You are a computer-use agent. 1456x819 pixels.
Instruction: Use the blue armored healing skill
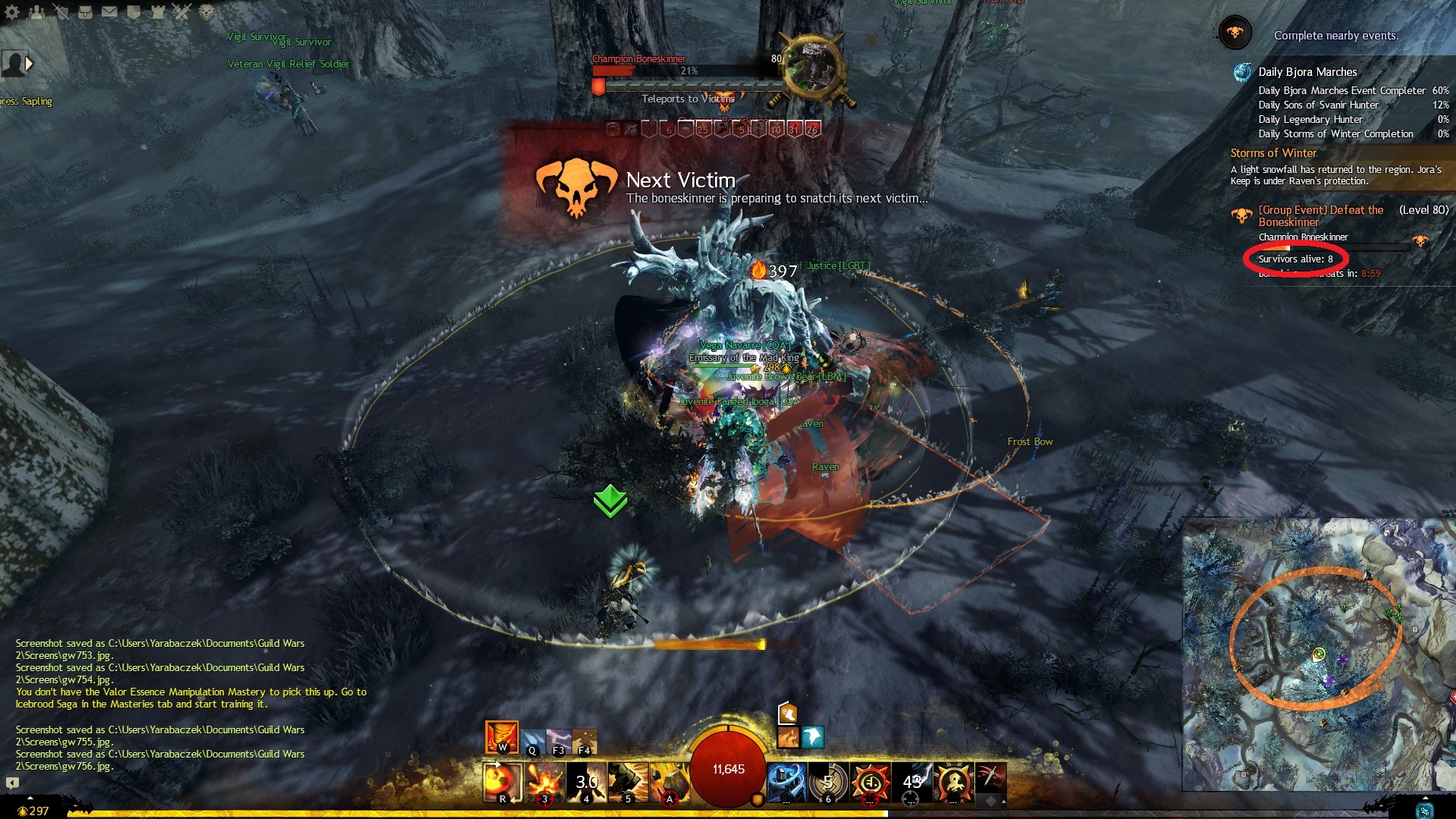786,782
